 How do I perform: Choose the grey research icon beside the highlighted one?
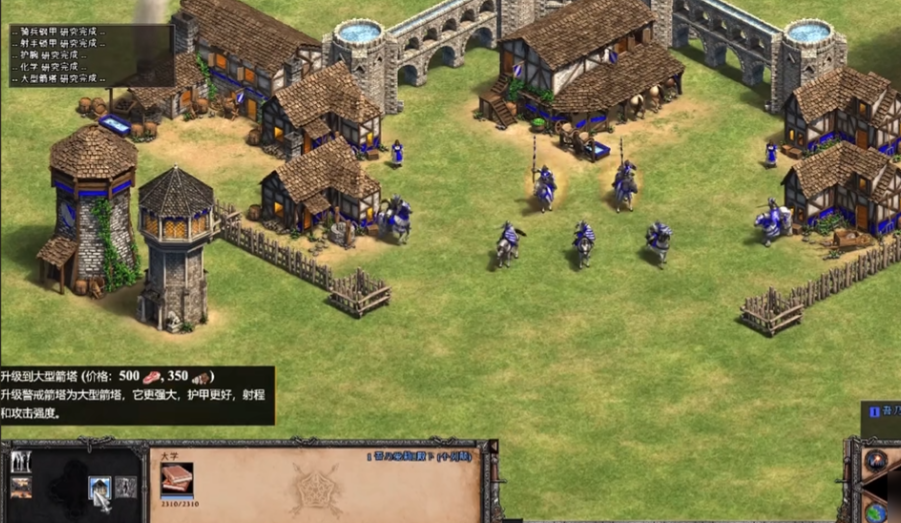(125, 487)
